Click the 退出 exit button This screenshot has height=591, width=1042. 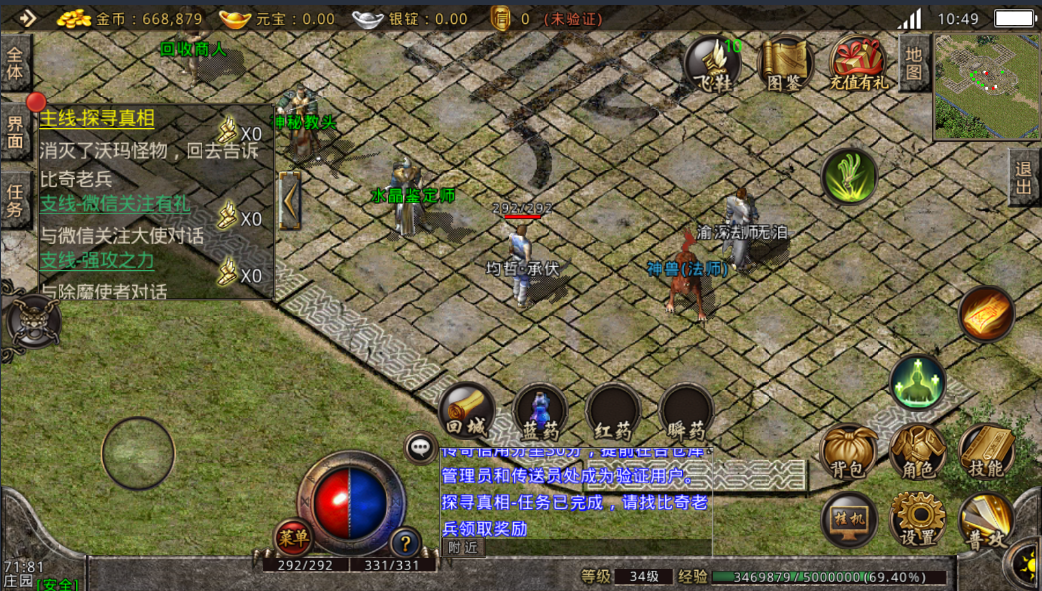1024,178
